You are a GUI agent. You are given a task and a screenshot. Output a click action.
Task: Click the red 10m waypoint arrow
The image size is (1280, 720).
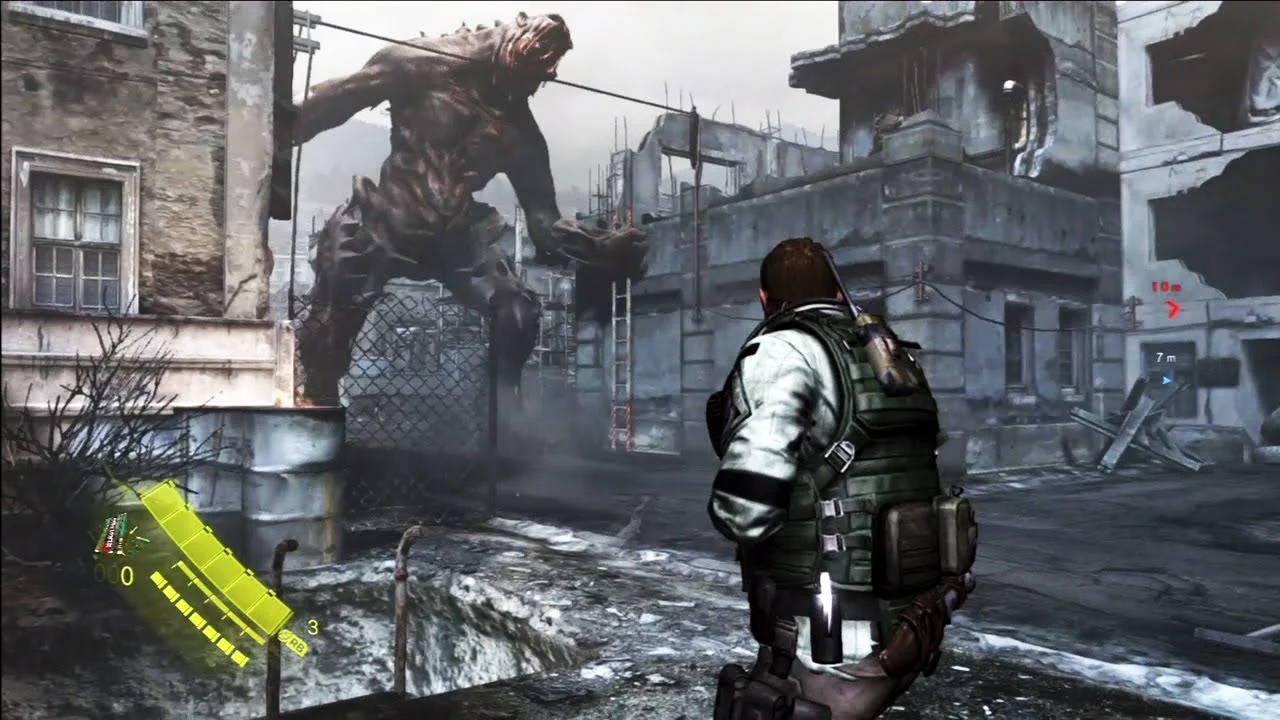pyautogui.click(x=1173, y=309)
